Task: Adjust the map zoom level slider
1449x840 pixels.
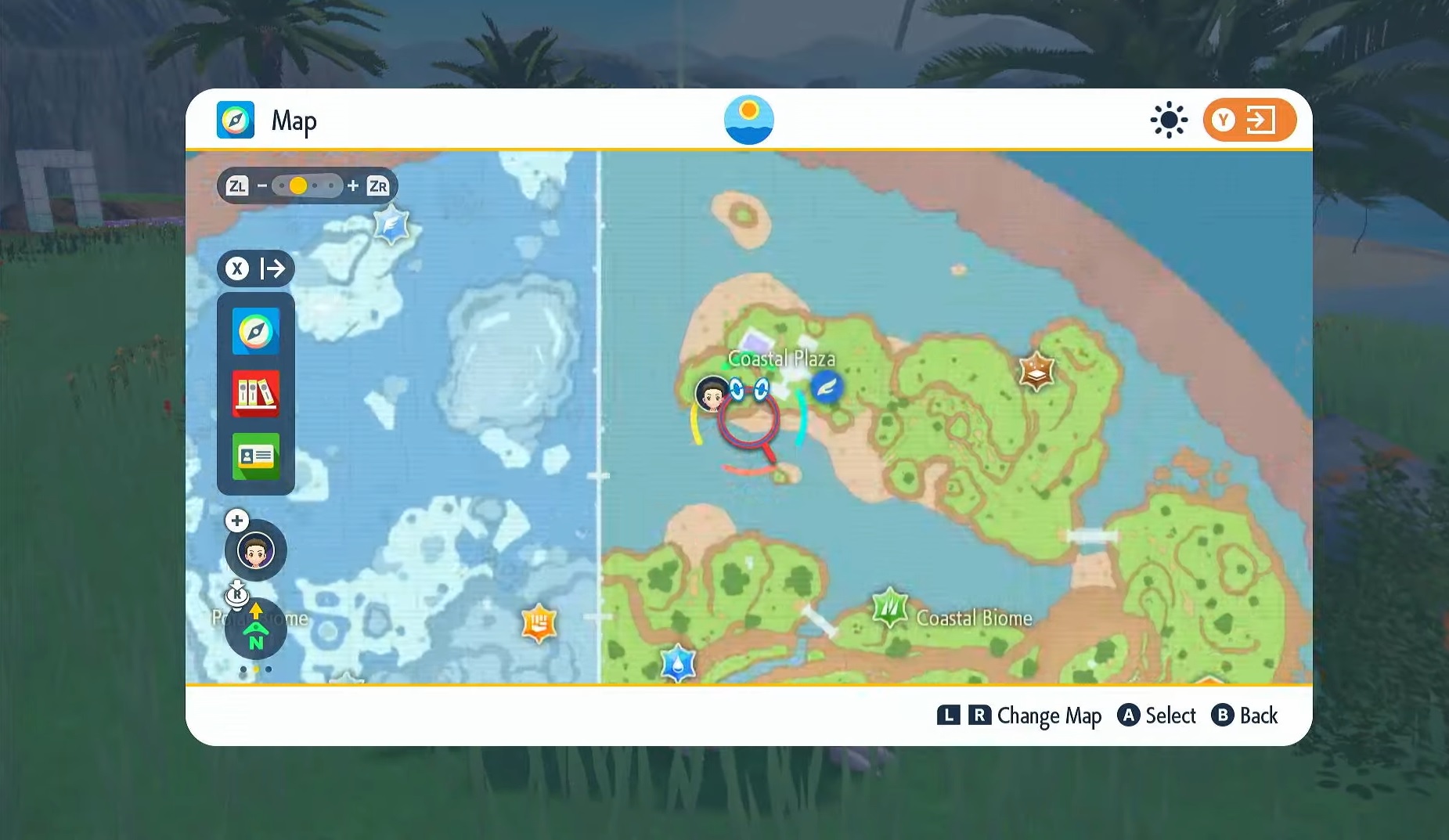Action: click(307, 186)
